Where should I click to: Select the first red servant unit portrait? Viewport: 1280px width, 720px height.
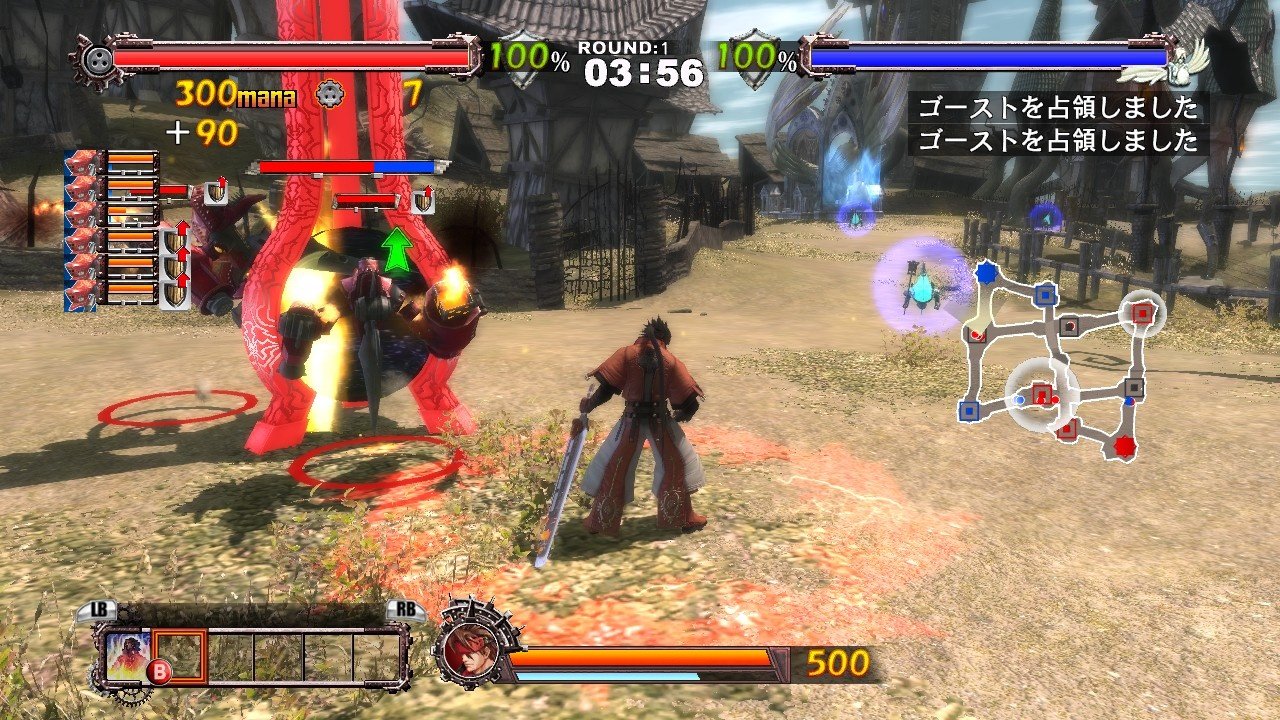tap(80, 160)
